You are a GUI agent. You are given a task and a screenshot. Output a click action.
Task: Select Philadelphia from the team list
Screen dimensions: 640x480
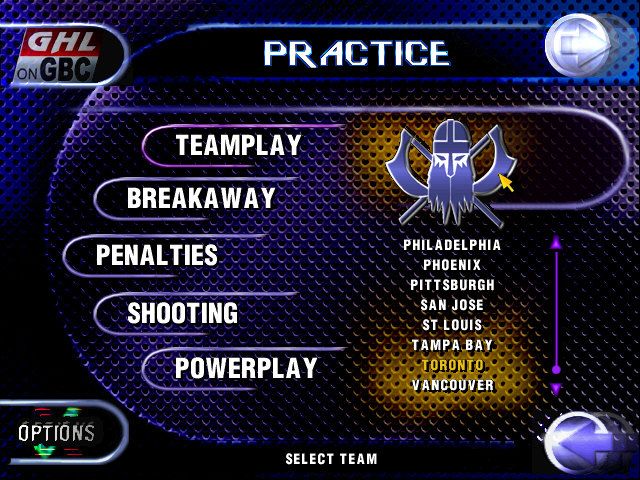click(x=451, y=245)
